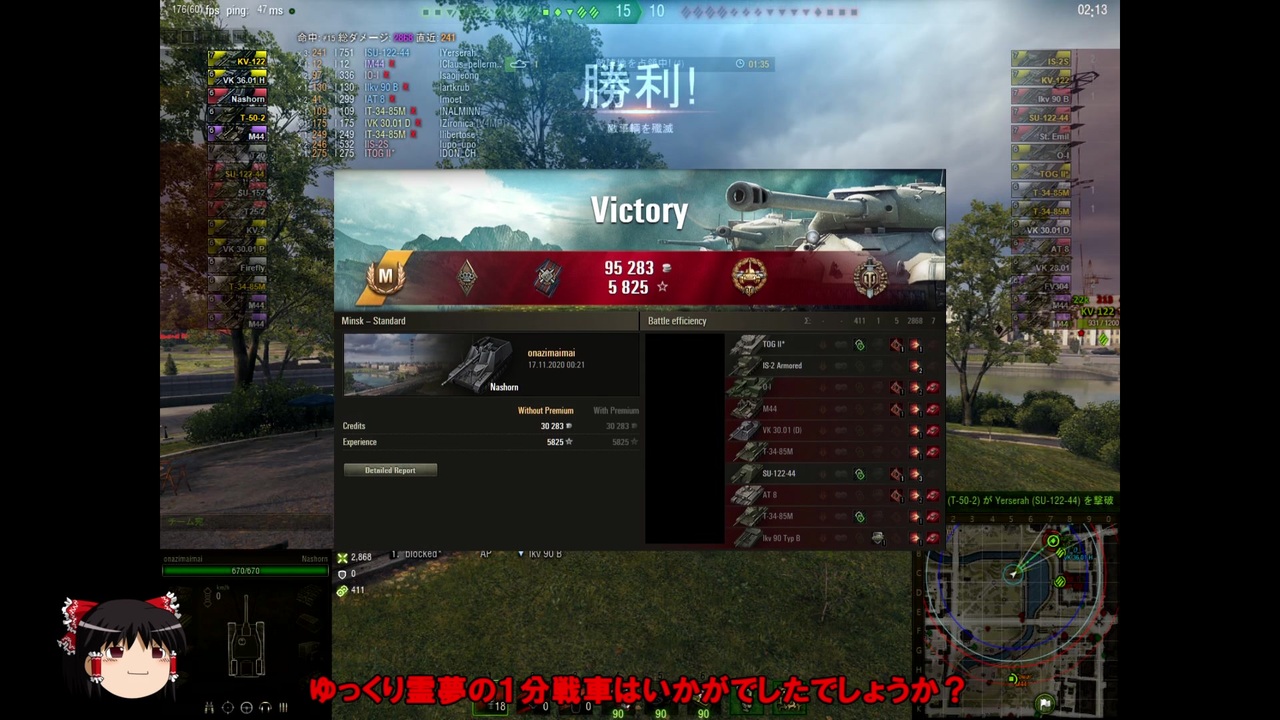Toggle the spotted indicator on T-34-85M row

point(860,516)
